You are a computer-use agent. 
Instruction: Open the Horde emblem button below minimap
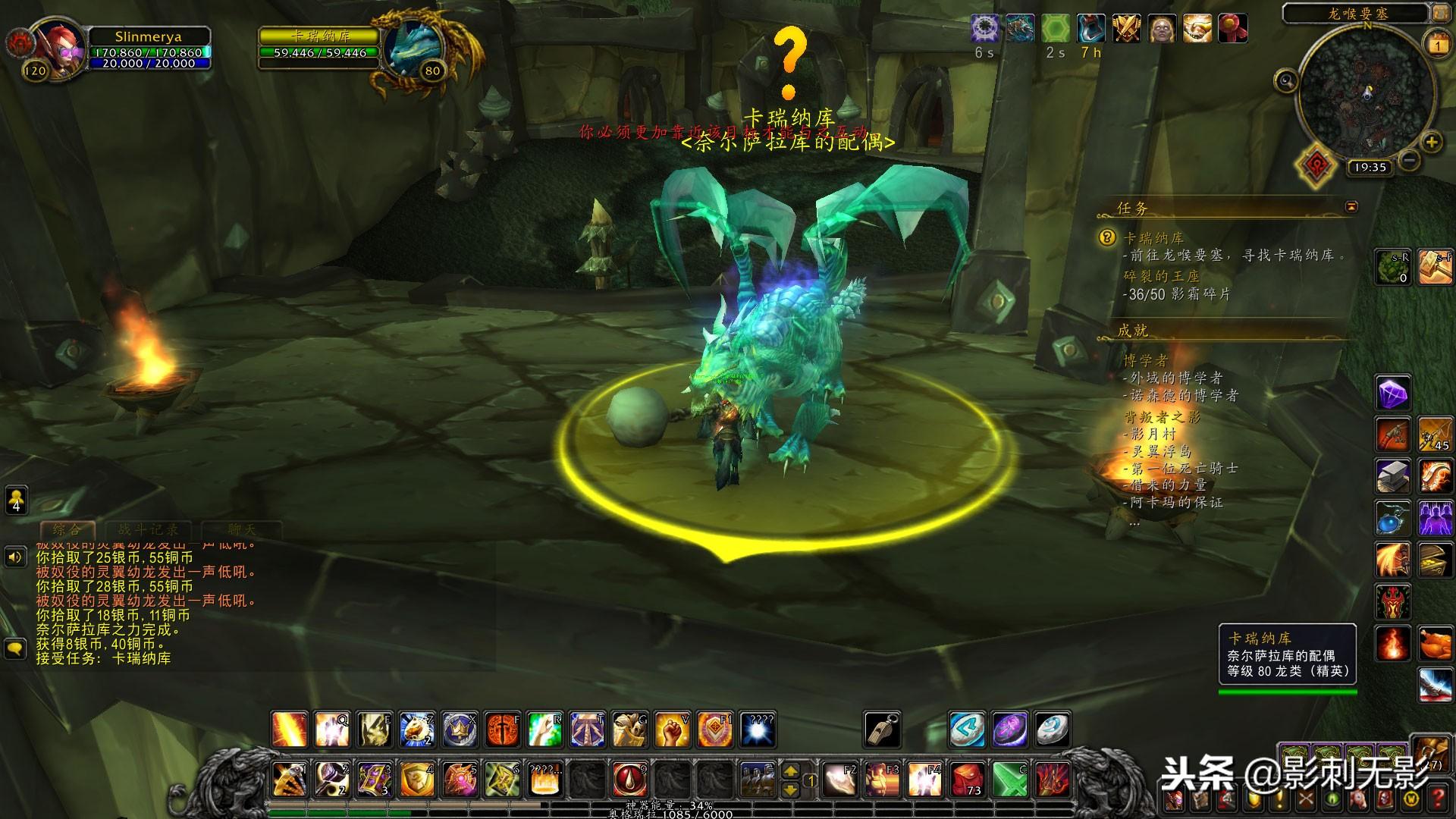coord(1316,164)
